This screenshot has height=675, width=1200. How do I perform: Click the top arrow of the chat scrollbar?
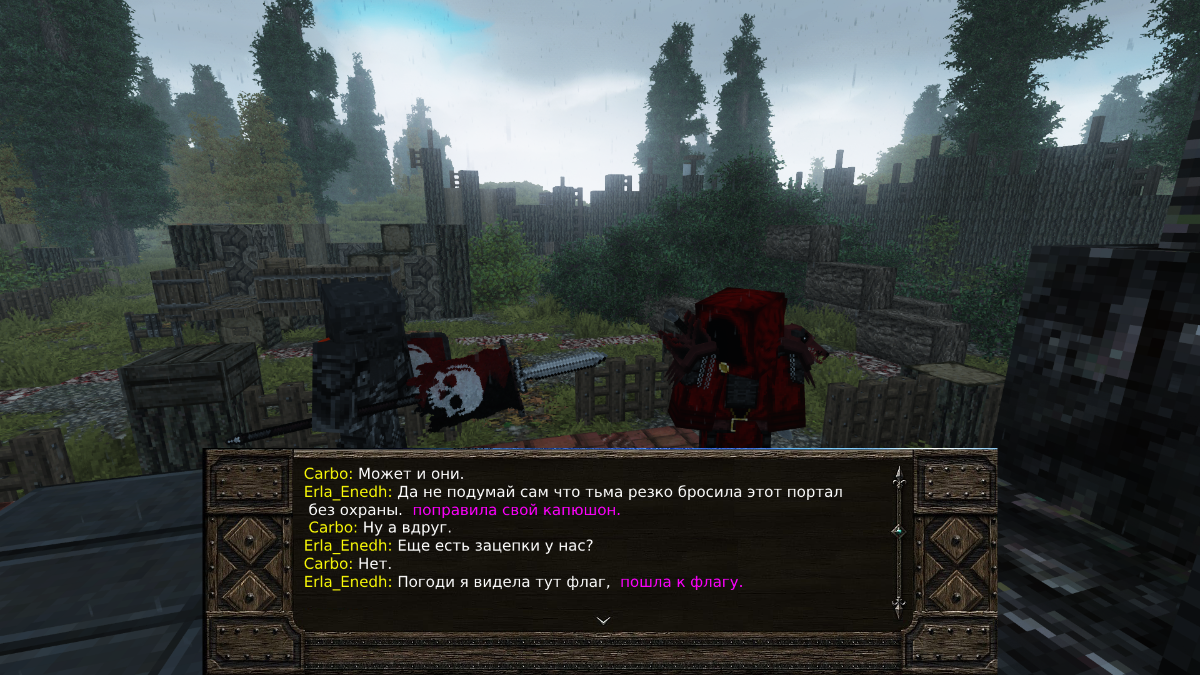[x=898, y=476]
